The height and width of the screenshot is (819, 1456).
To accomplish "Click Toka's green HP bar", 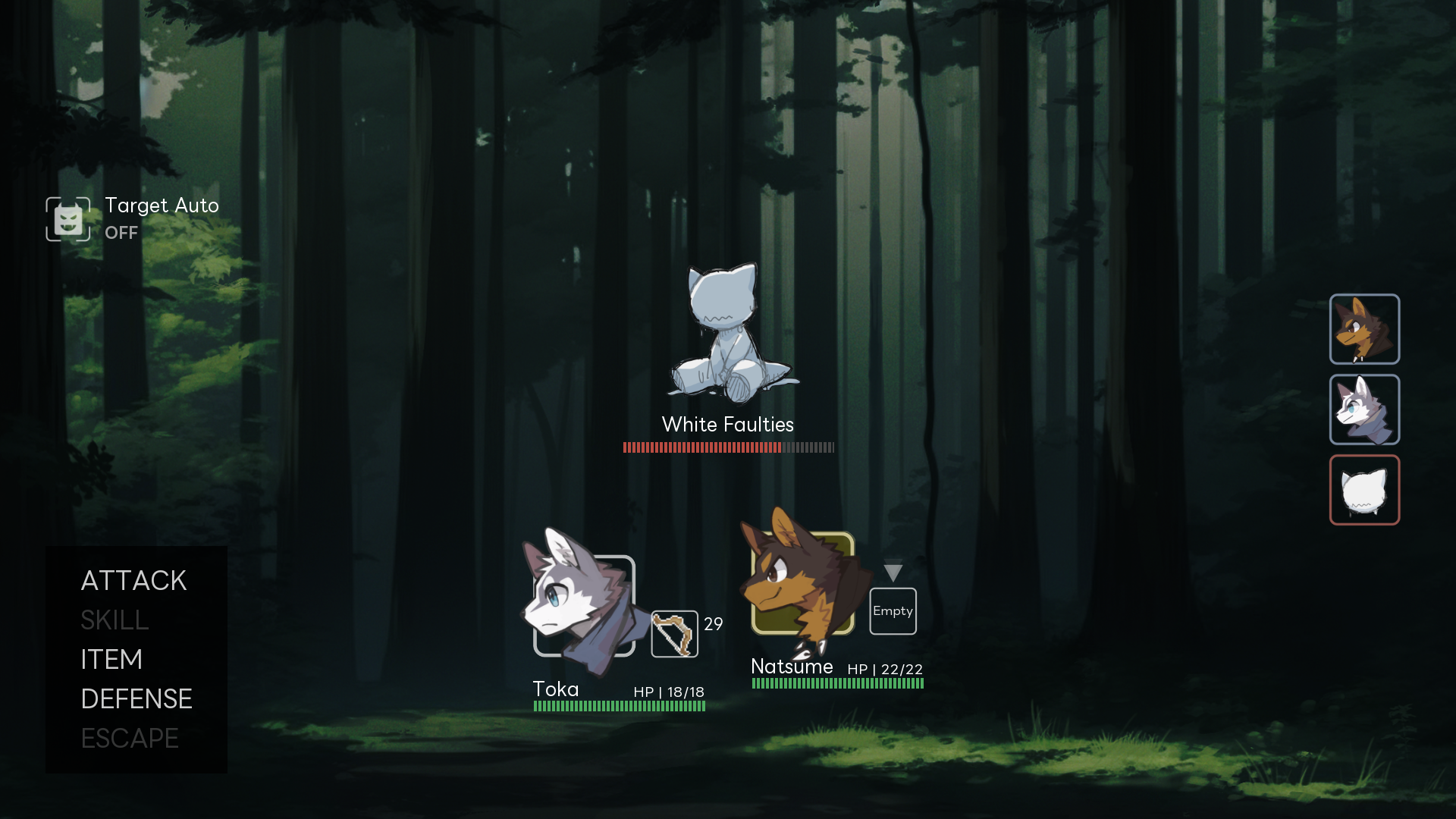I will coord(619,705).
